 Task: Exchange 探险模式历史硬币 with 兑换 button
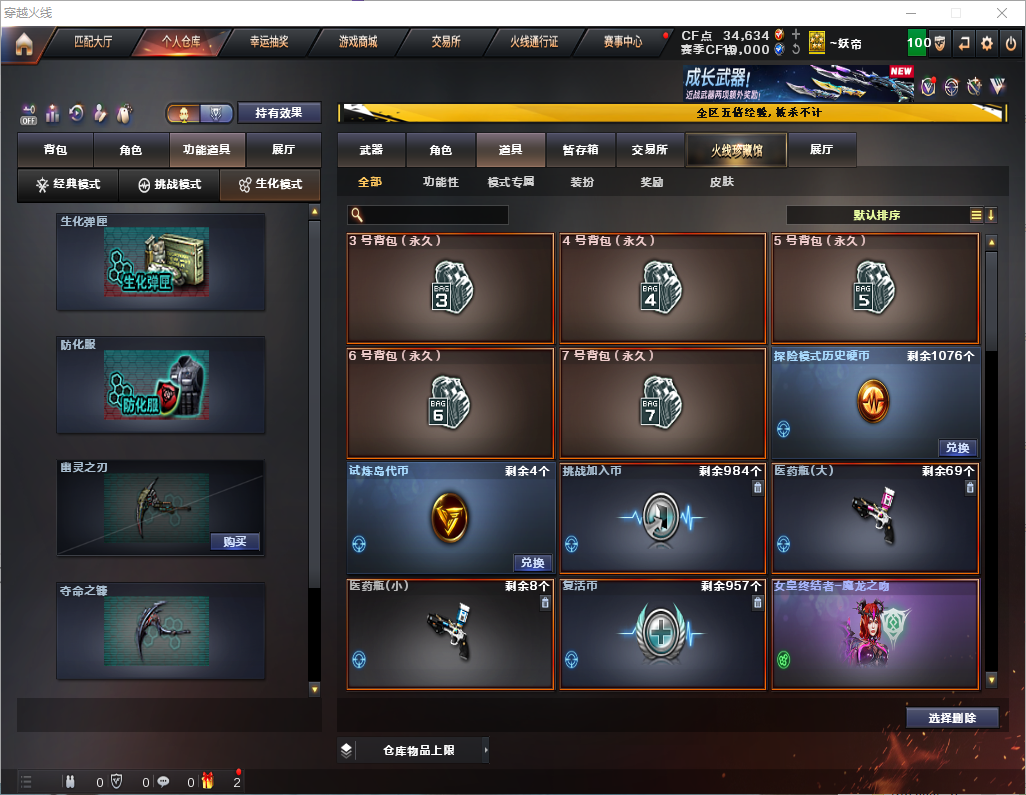[957, 448]
